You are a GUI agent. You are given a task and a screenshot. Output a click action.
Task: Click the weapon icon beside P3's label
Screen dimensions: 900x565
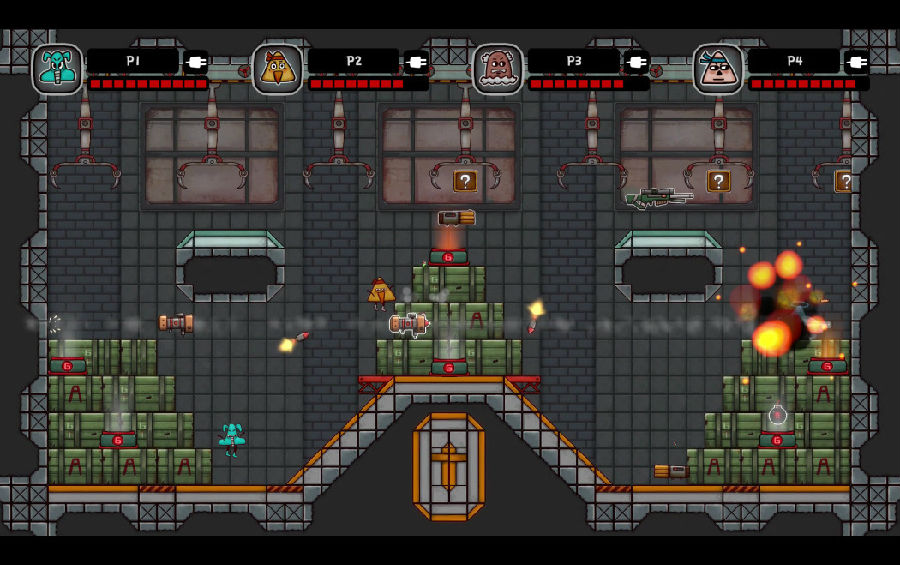tap(637, 62)
